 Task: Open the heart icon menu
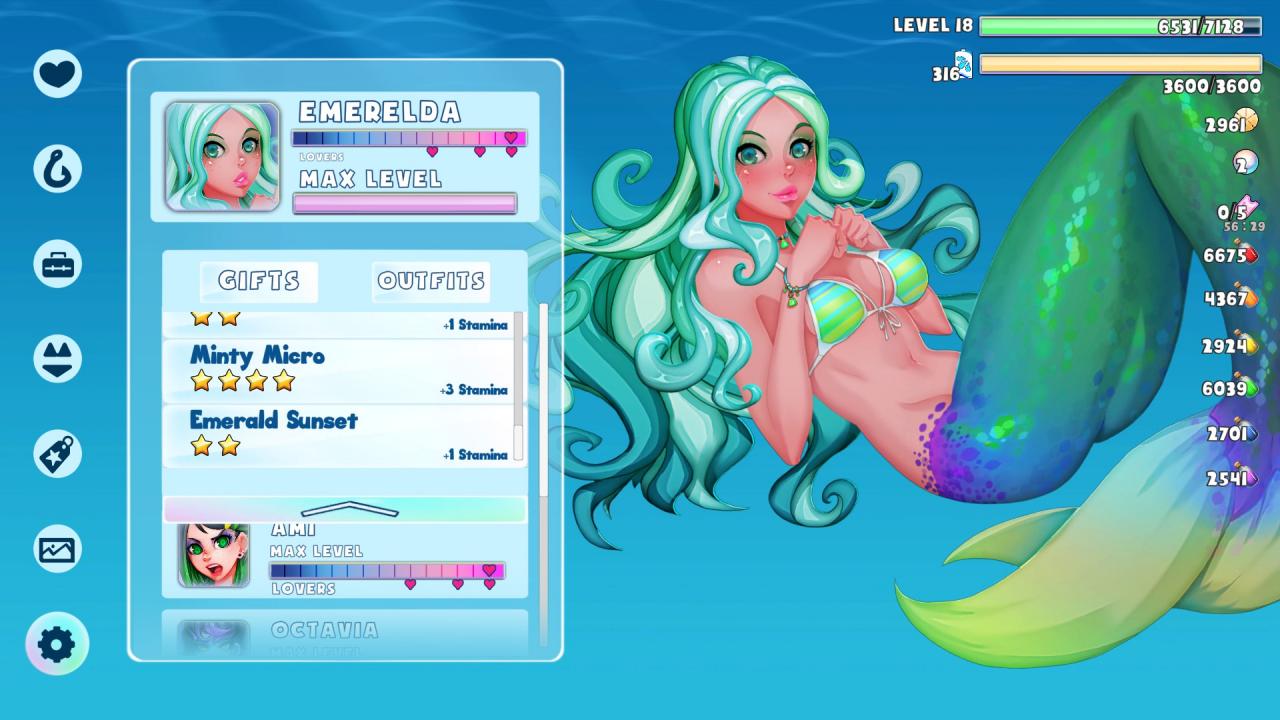57,73
